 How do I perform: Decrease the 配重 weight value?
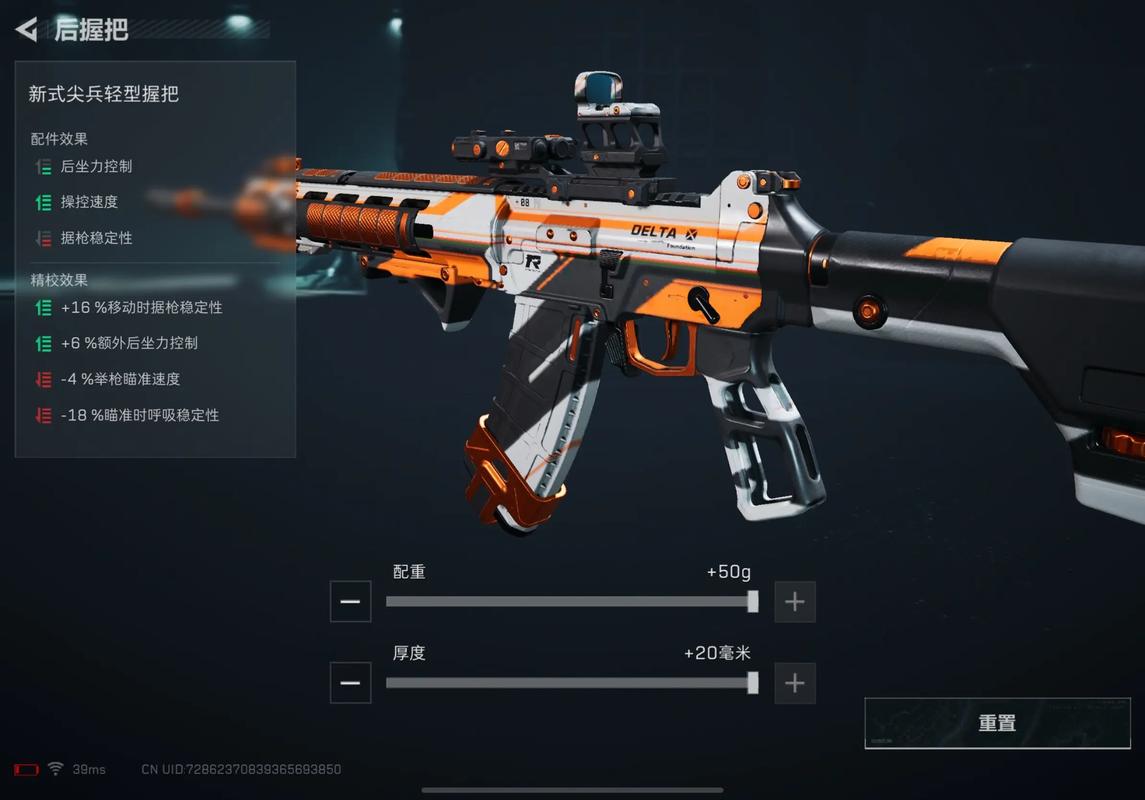click(x=350, y=602)
